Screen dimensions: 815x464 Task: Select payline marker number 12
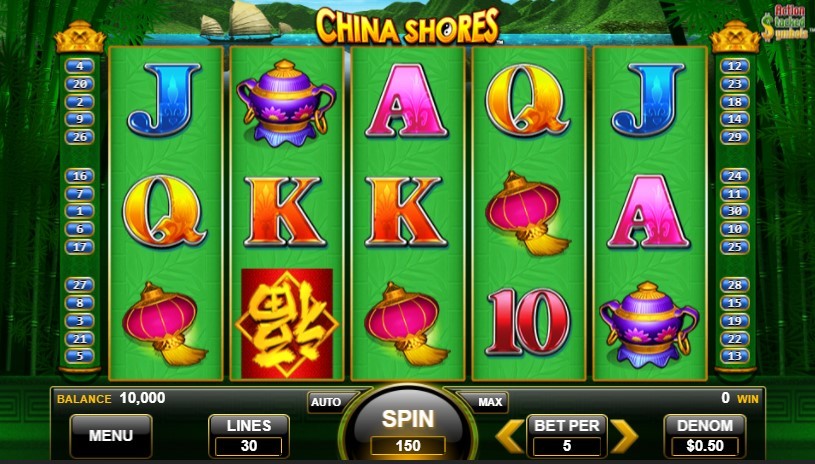click(x=735, y=66)
